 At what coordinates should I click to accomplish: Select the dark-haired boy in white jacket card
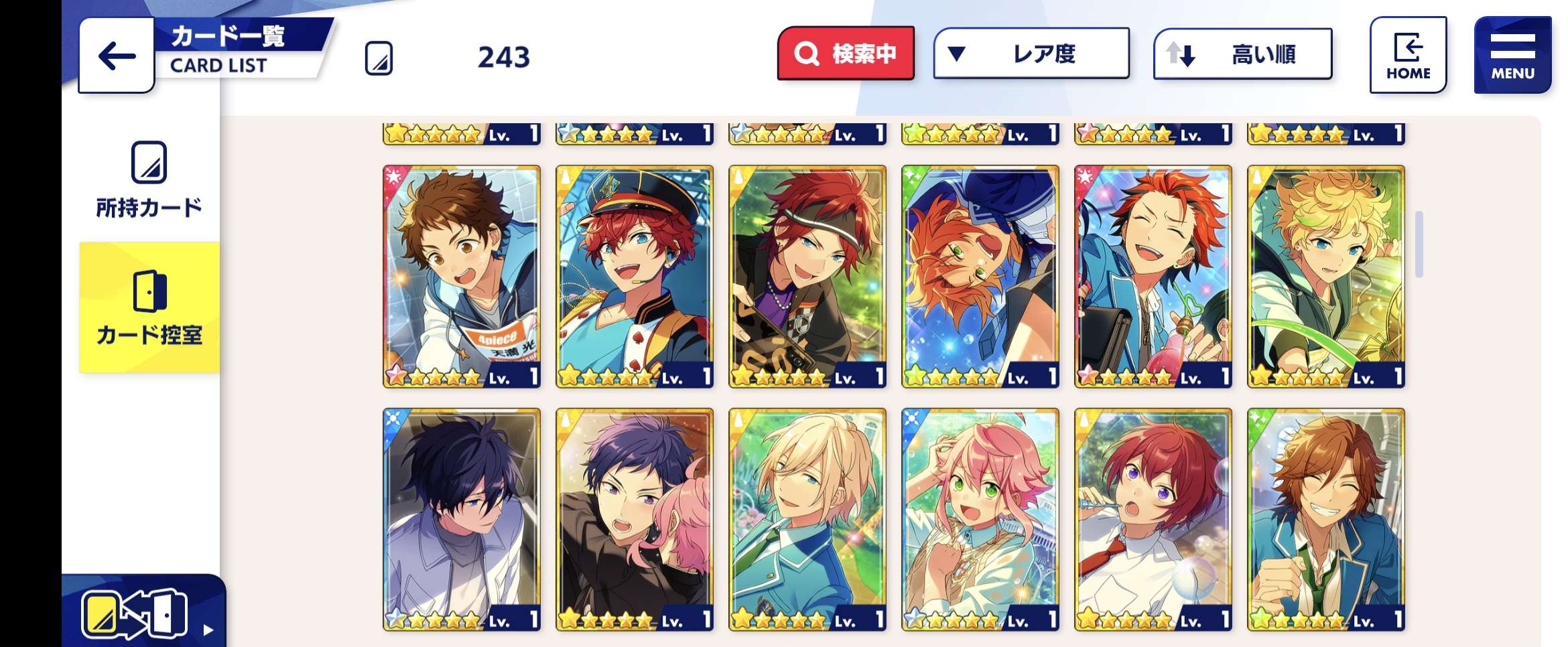click(462, 520)
